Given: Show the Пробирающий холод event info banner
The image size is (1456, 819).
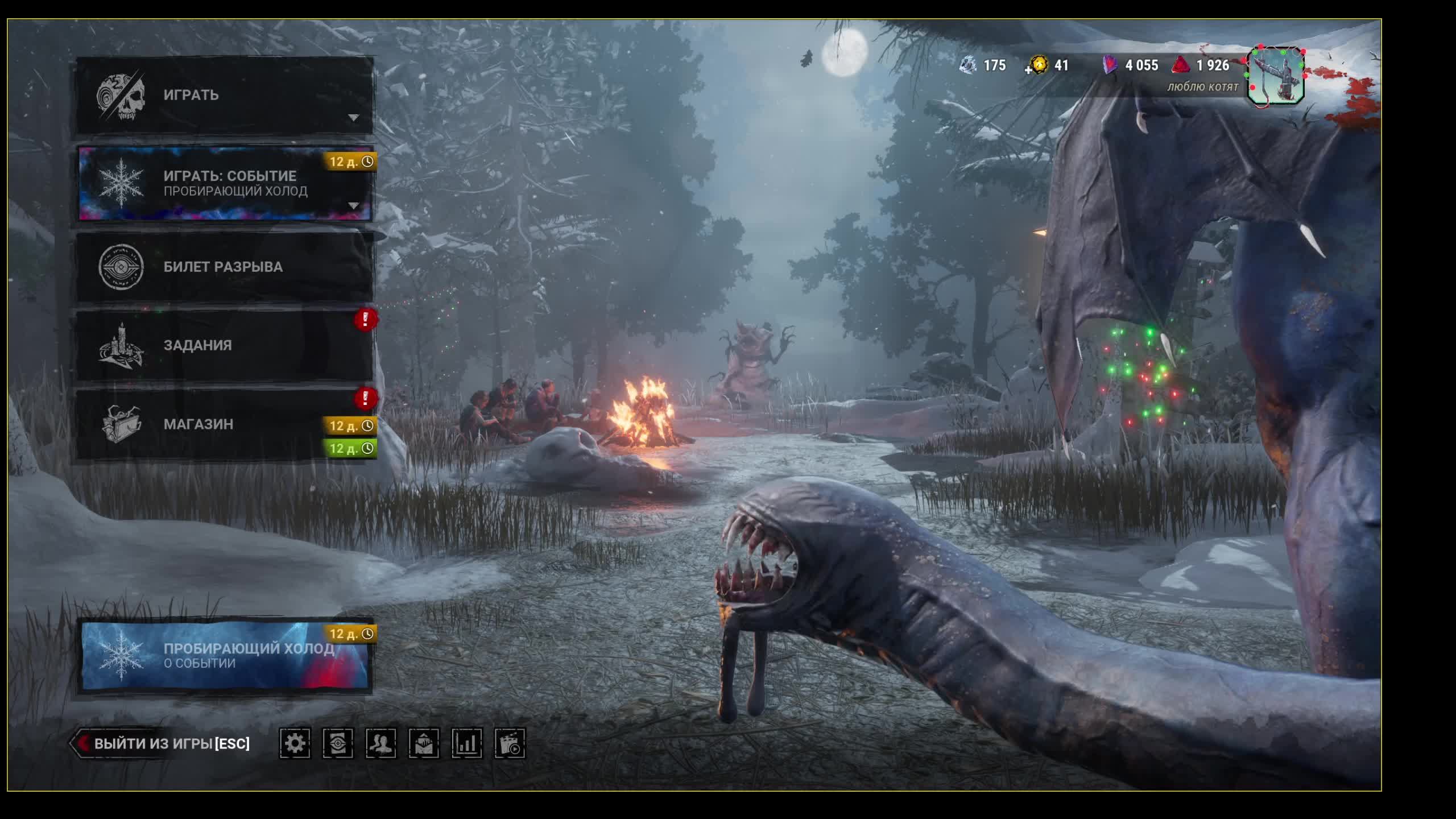Looking at the screenshot, I should click(225, 655).
